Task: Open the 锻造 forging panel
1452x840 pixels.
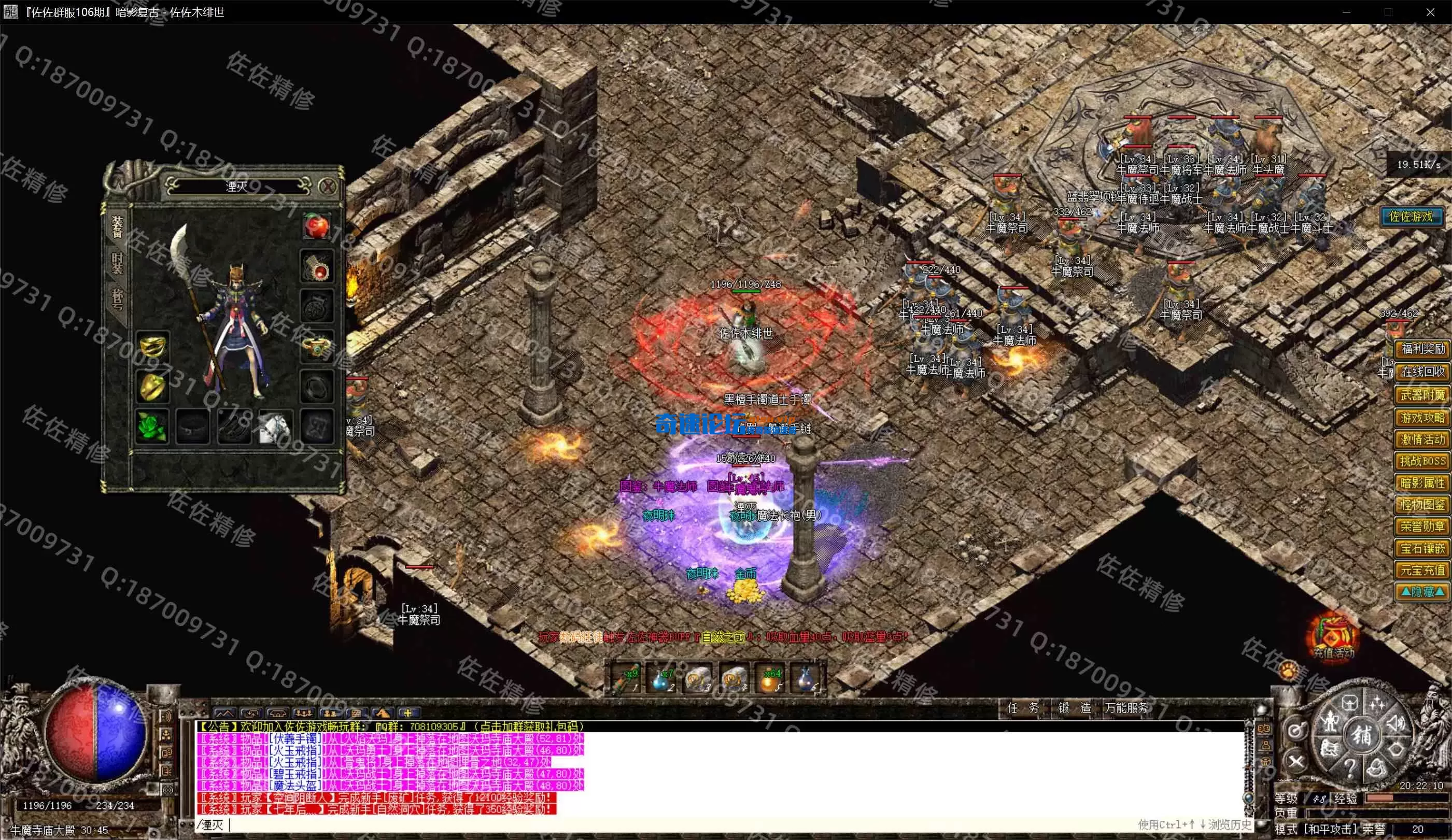Action: (x=1074, y=708)
